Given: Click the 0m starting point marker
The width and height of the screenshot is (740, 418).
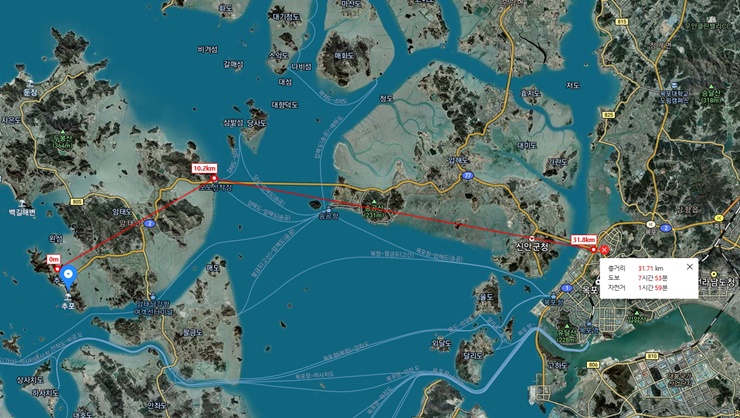Looking at the screenshot, I should [x=57, y=268].
